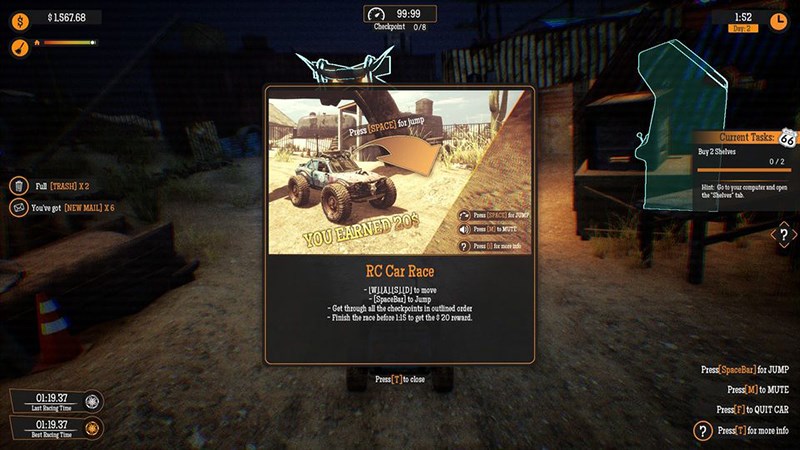Click the broom cleanliness icon

click(20, 46)
